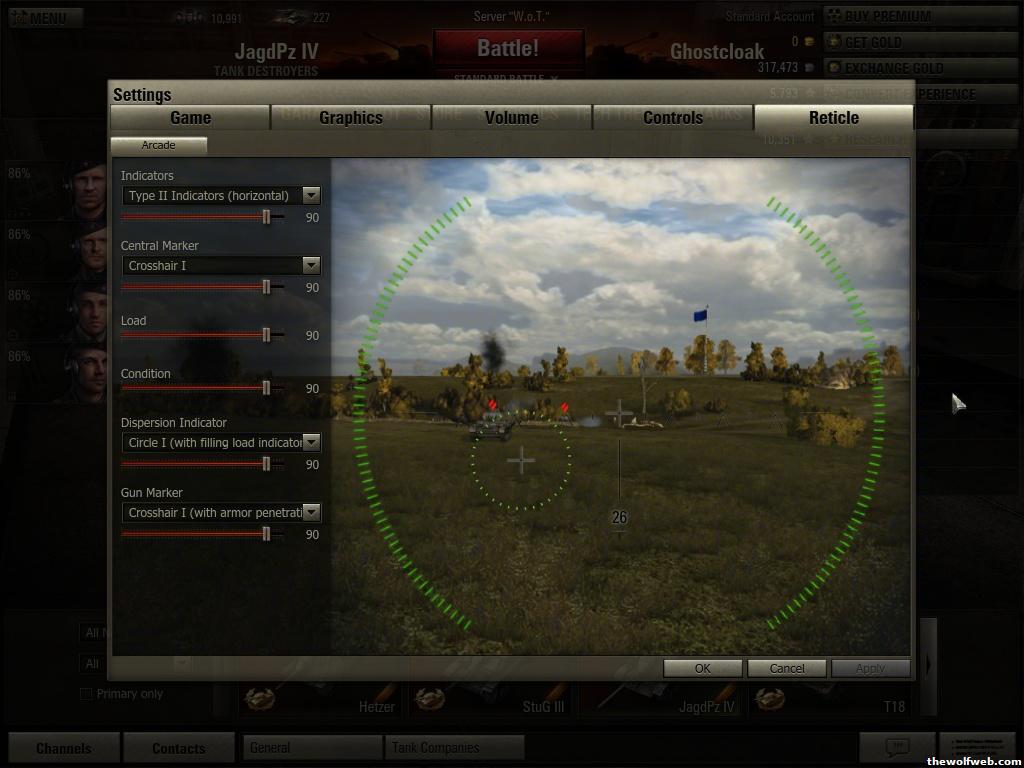The height and width of the screenshot is (768, 1024).
Task: Go to the Controls tab
Action: [673, 118]
